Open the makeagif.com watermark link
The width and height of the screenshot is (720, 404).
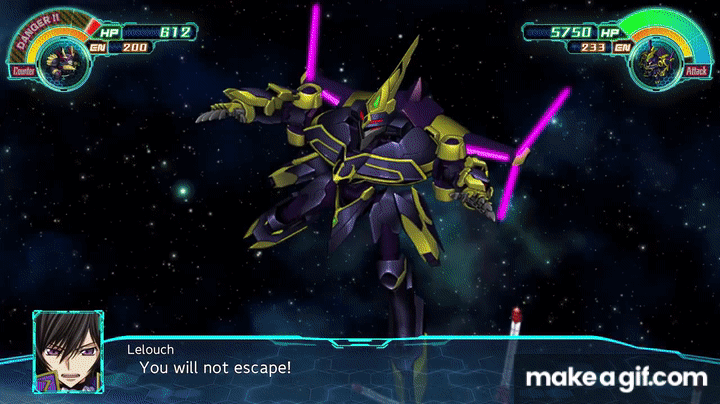click(616, 378)
